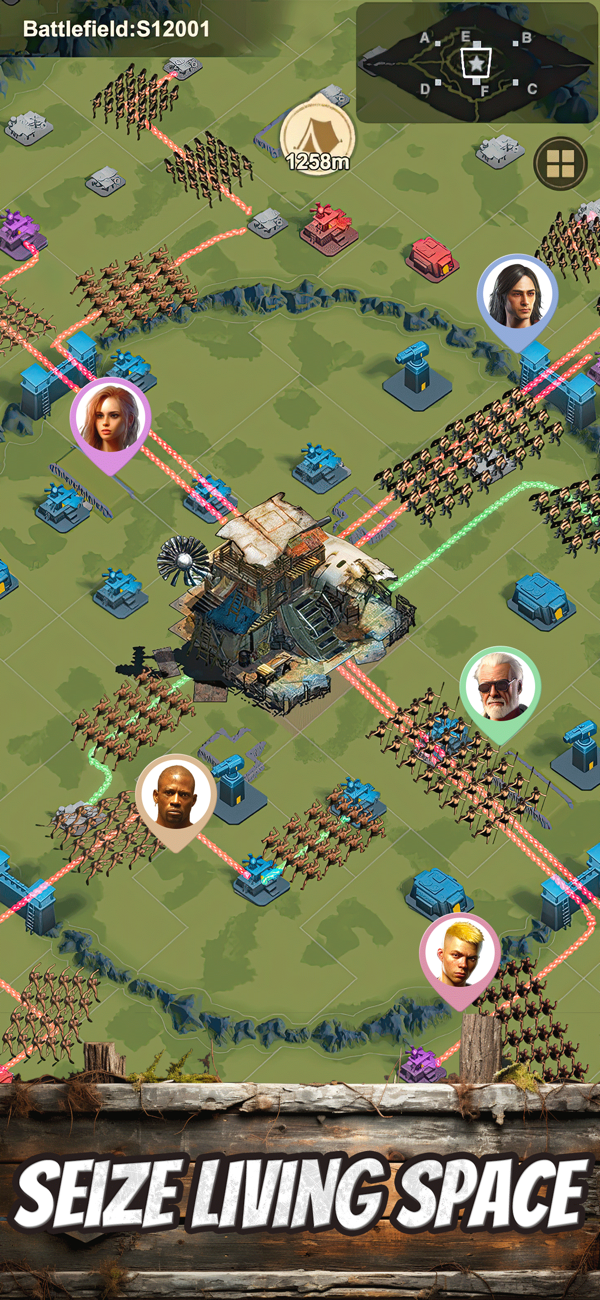Select the central star marker on minimap
600x1300 pixels.
(x=476, y=63)
